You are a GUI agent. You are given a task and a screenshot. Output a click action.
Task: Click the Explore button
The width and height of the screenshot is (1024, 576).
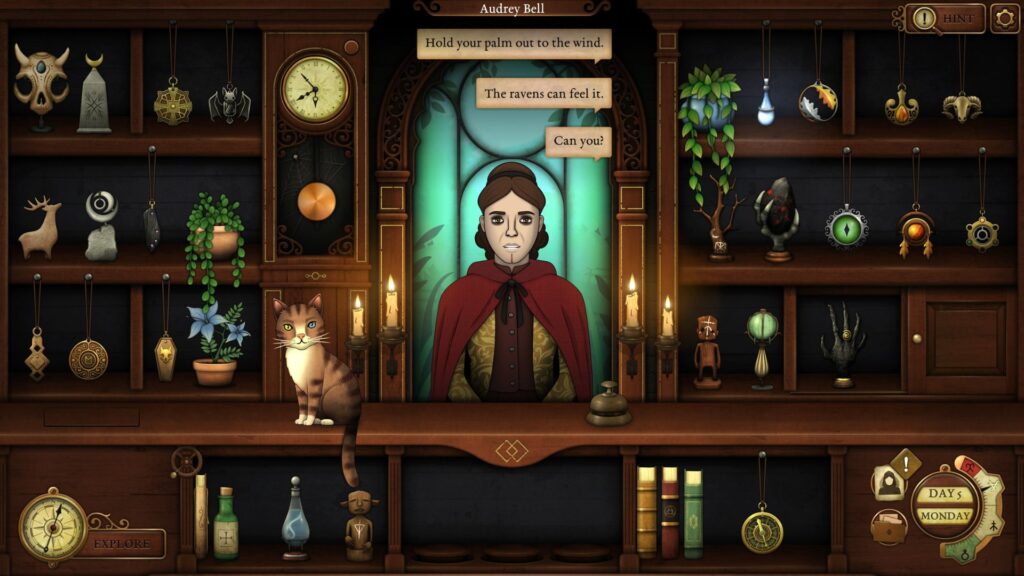pyautogui.click(x=124, y=543)
